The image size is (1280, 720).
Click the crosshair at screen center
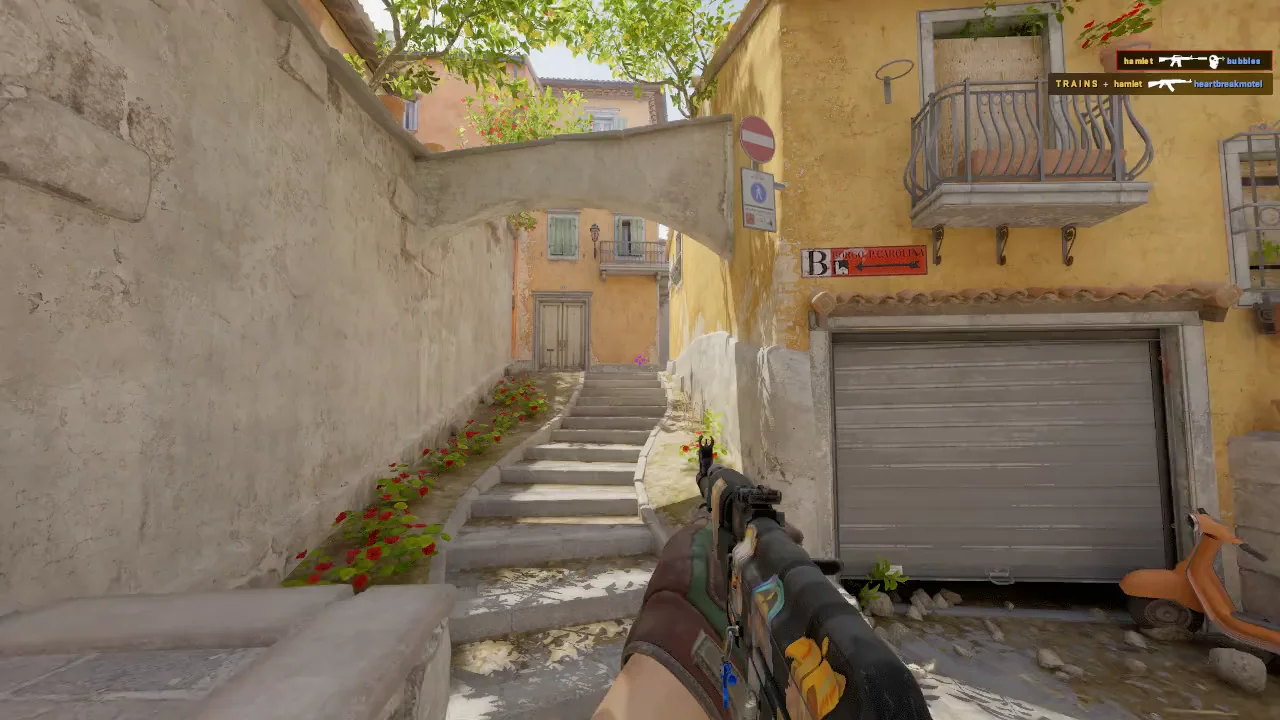(640, 360)
